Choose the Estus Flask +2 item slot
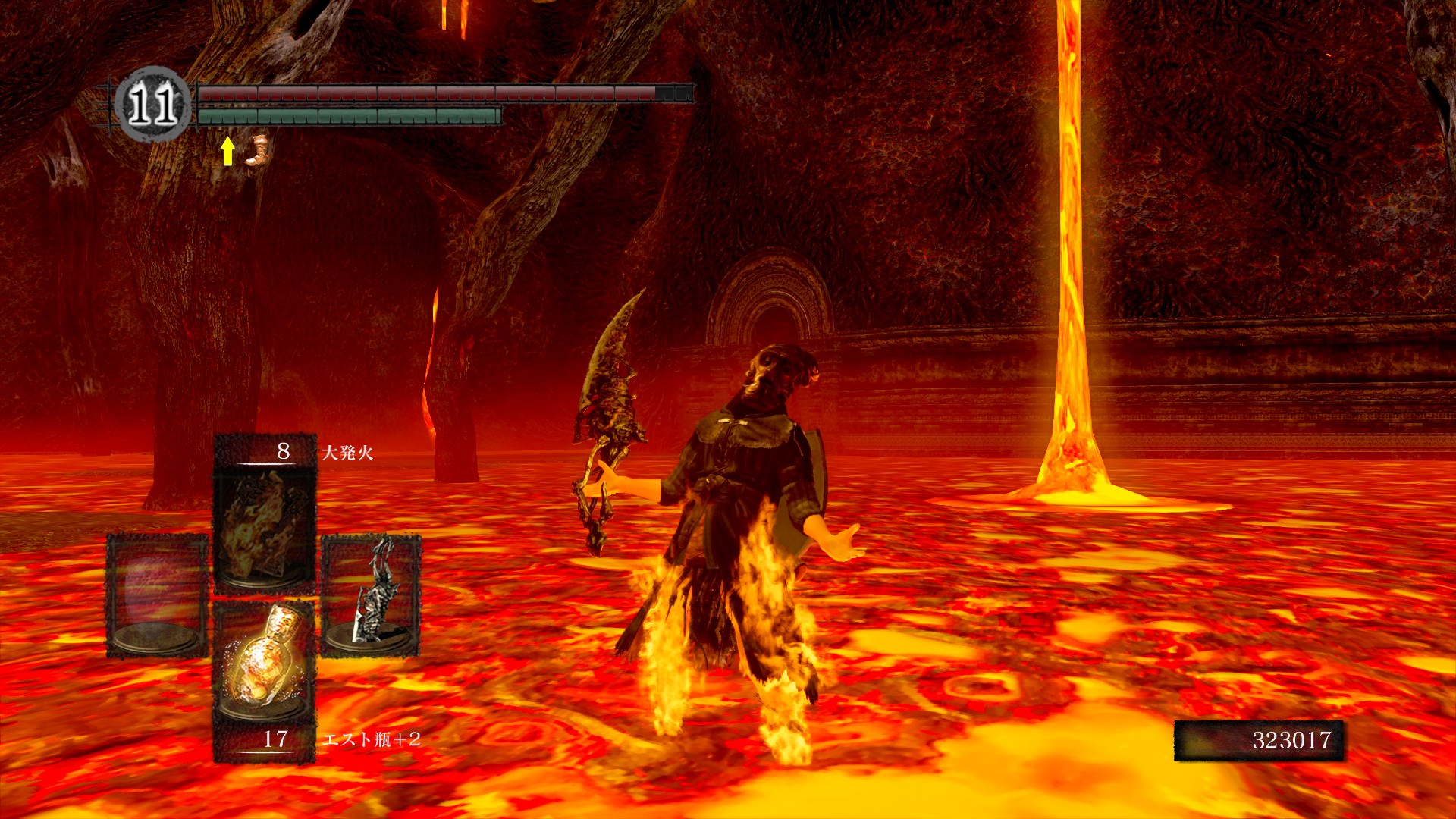This screenshot has width=1456, height=819. coord(265,661)
